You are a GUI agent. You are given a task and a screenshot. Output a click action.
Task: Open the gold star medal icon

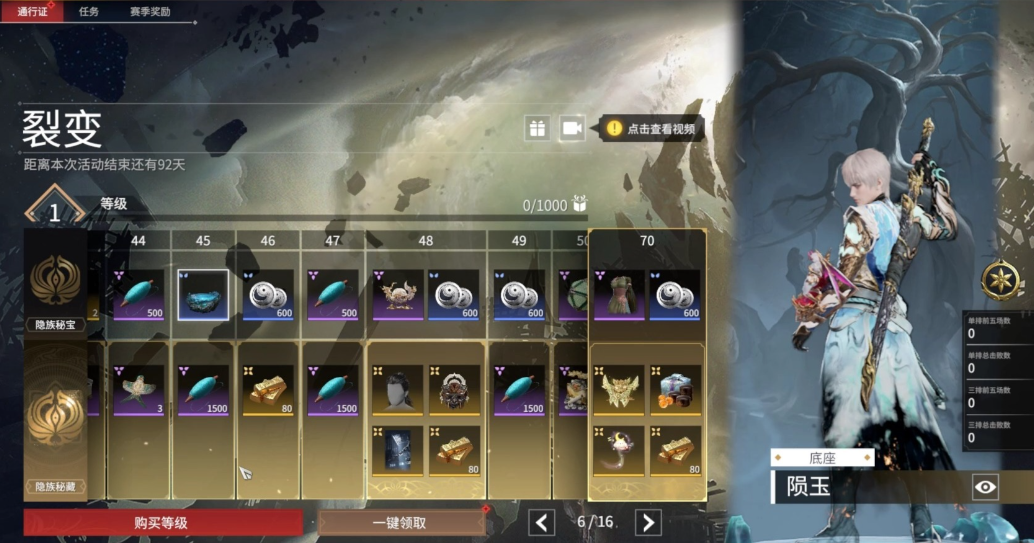tap(998, 280)
